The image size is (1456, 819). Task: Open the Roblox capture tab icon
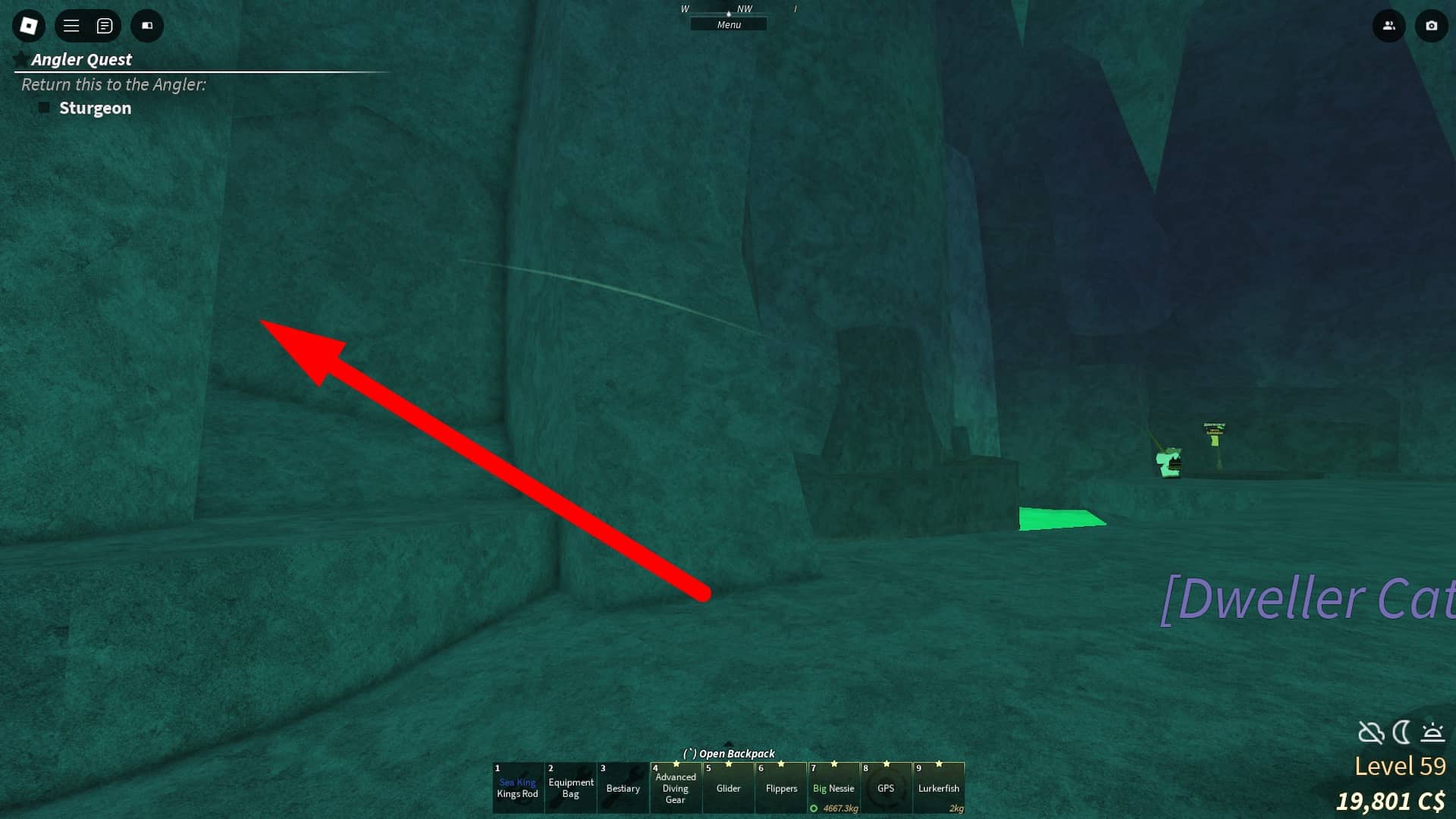pyautogui.click(x=147, y=25)
